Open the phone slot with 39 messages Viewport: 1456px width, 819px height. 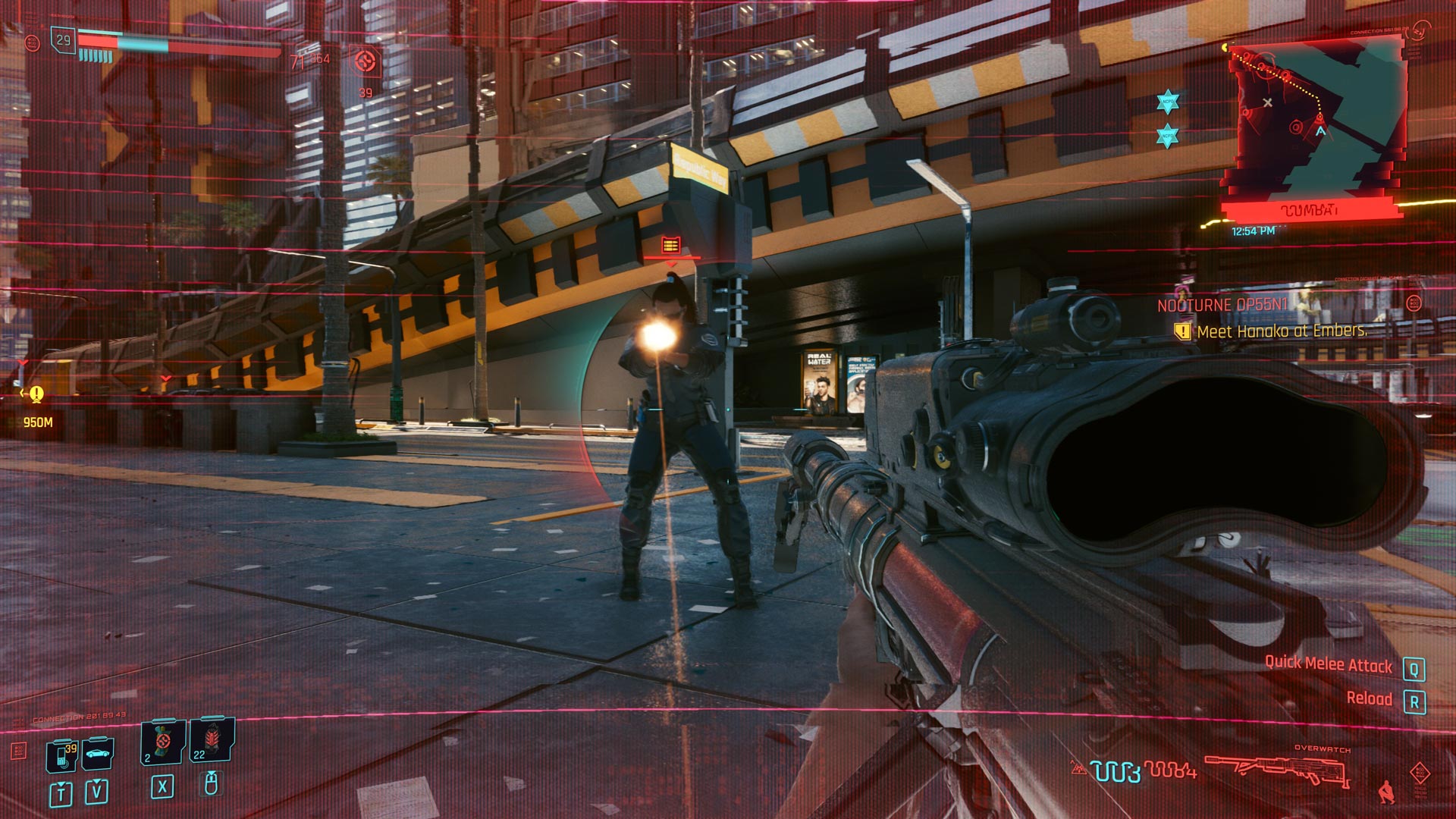pyautogui.click(x=62, y=756)
